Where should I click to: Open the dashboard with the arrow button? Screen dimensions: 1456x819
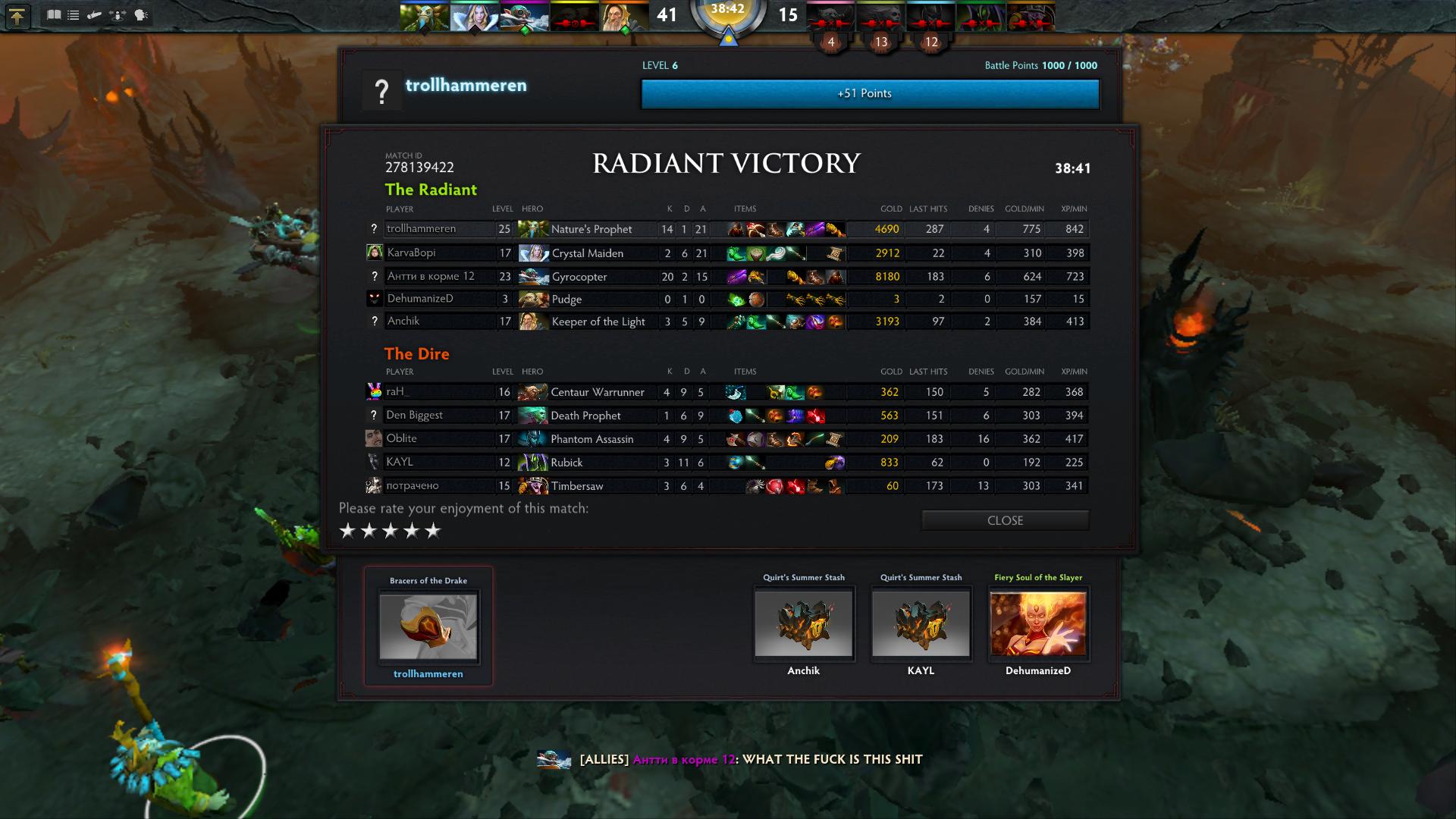(17, 16)
